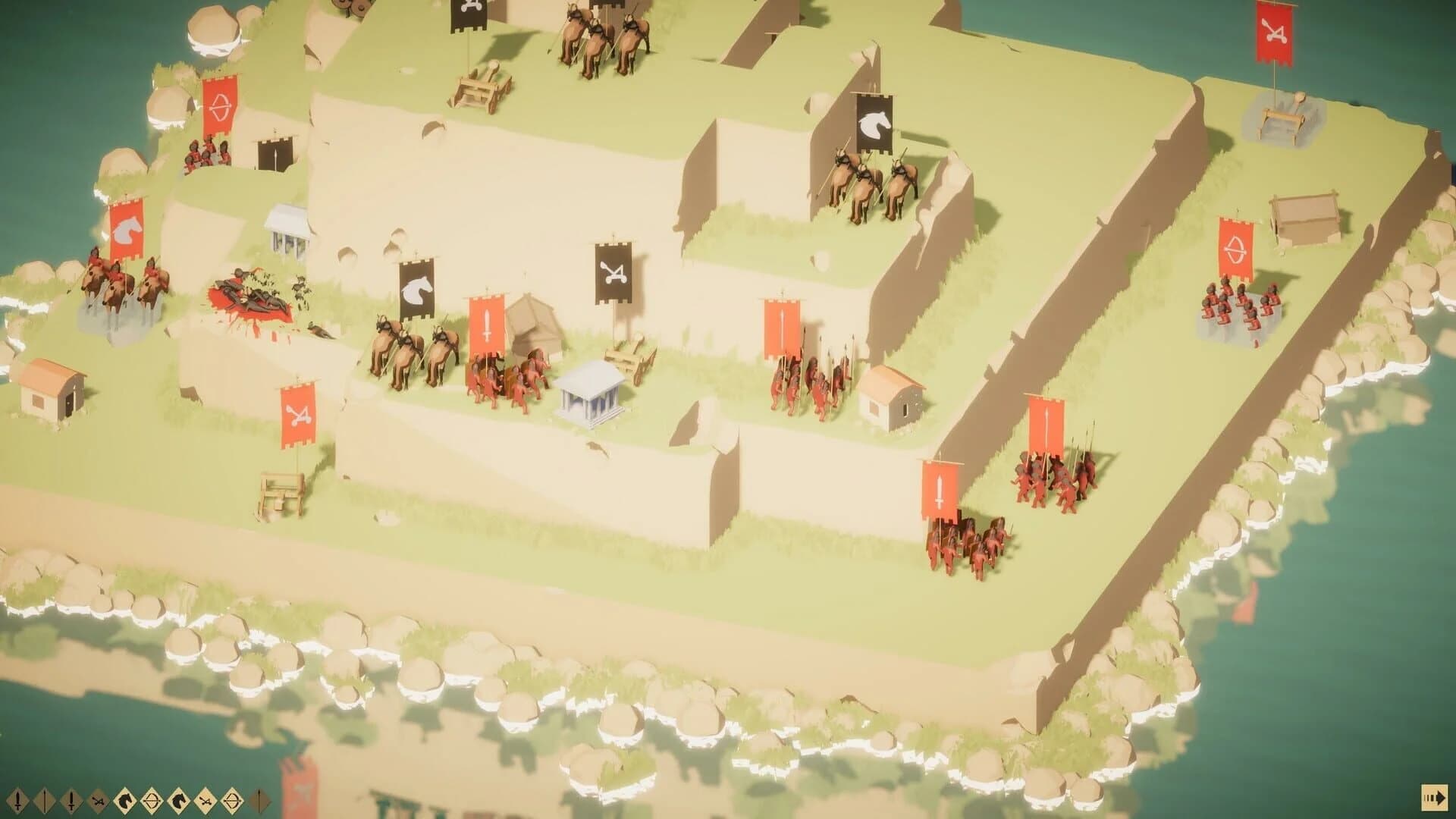This screenshot has width=1456, height=819.
Task: Select the first archer bow unit icon
Action: (x=150, y=801)
